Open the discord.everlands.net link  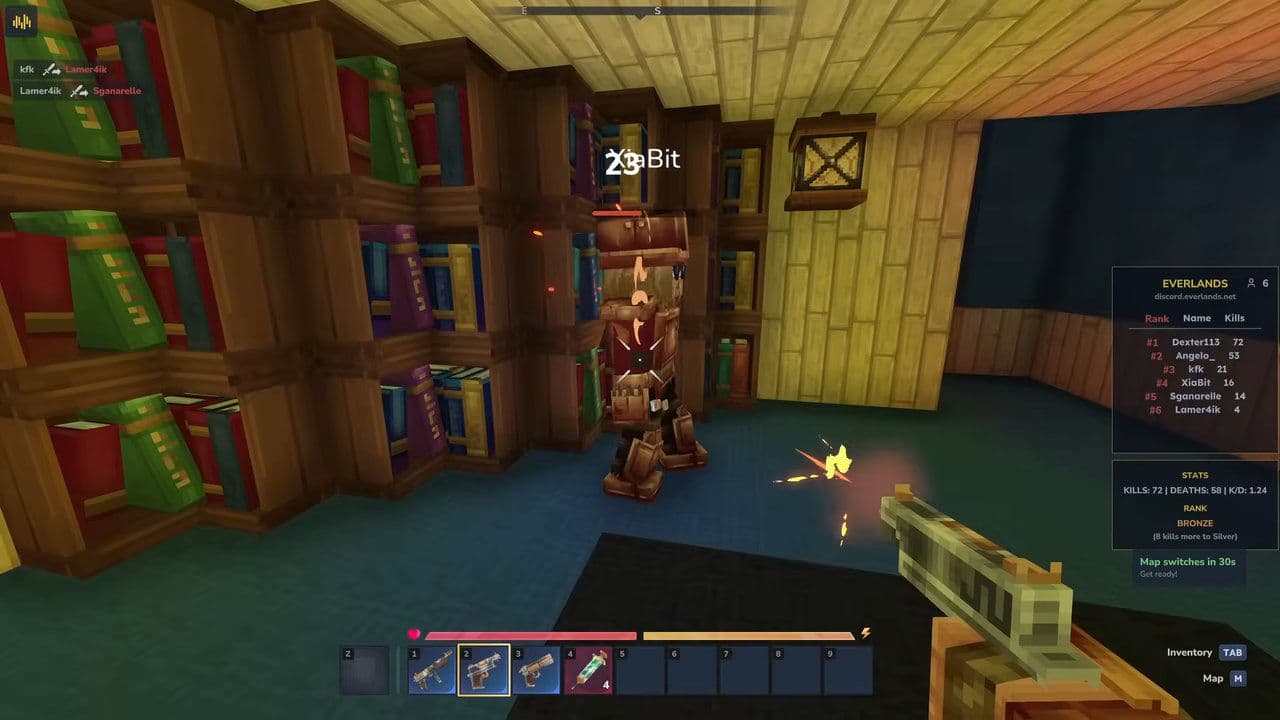[1194, 297]
